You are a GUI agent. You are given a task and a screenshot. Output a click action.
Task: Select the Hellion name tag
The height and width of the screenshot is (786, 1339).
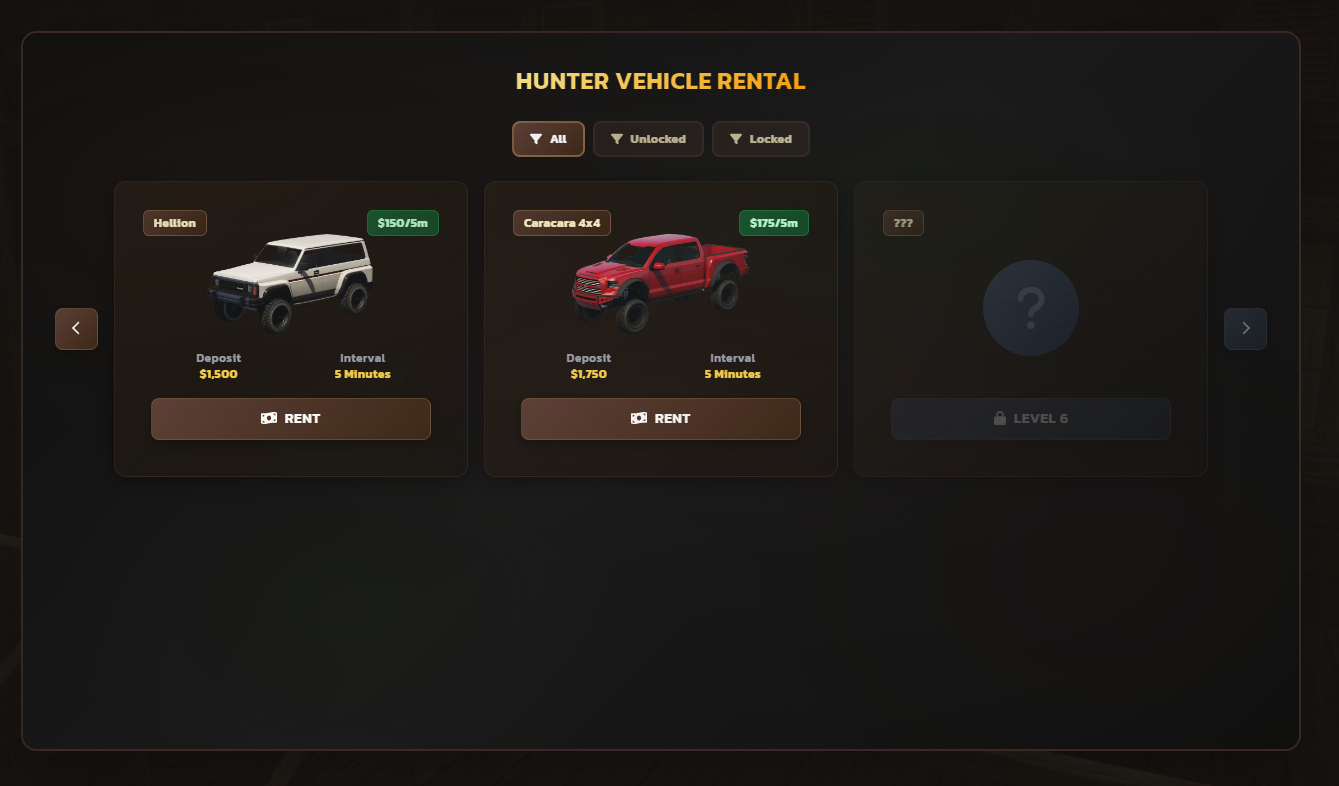pos(174,223)
